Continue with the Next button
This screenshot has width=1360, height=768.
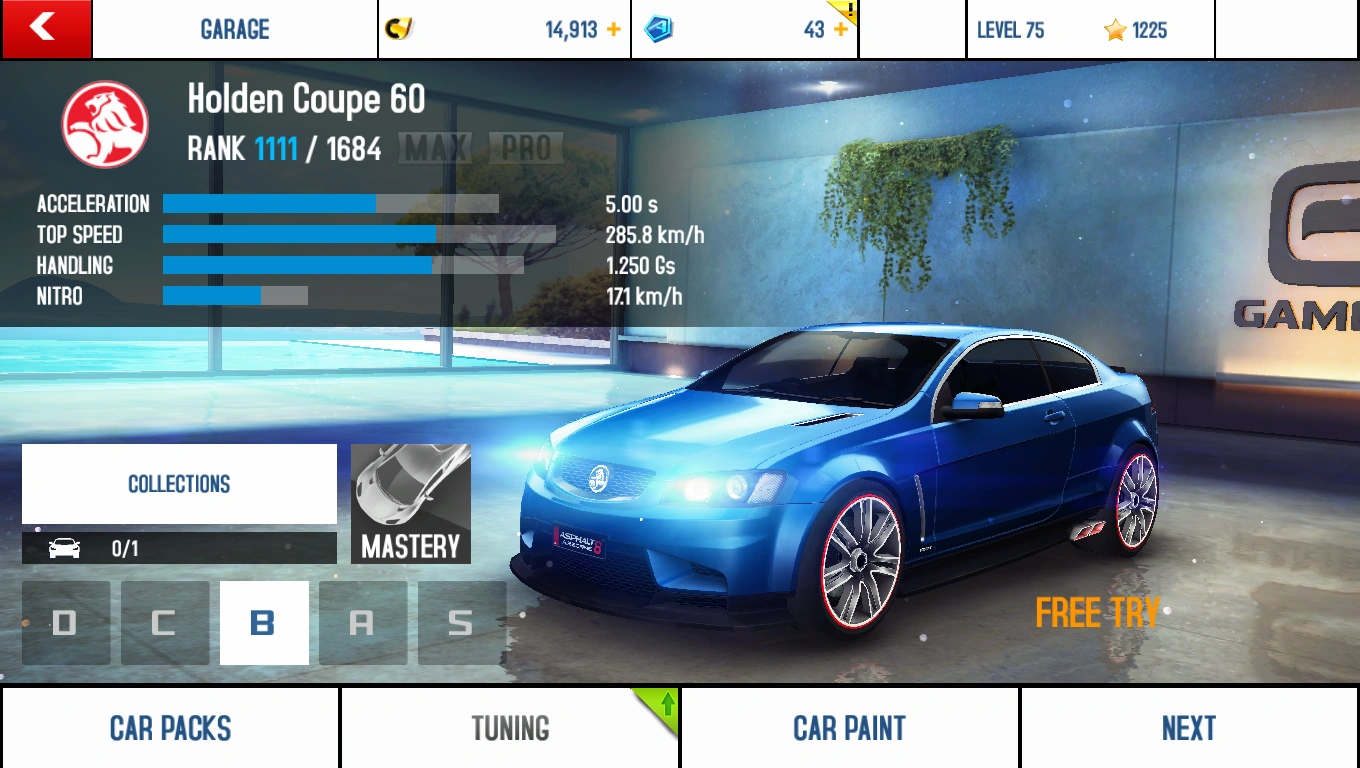coord(1189,728)
